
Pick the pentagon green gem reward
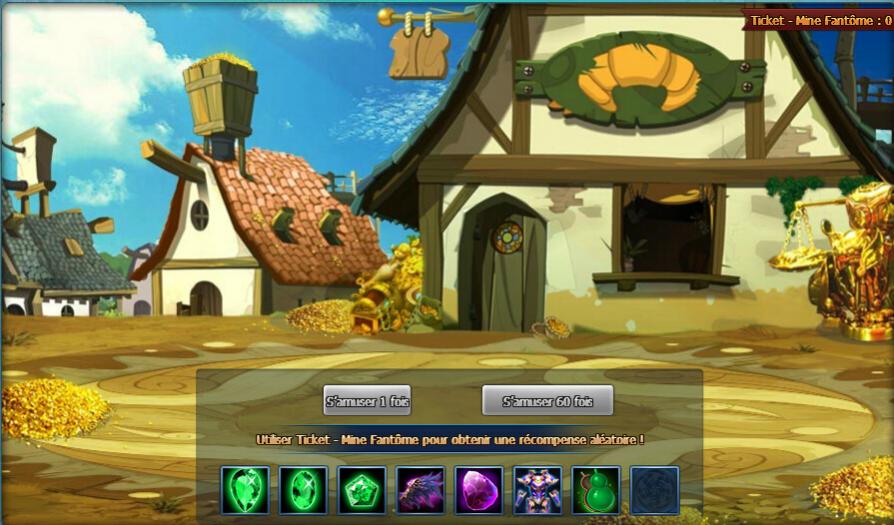pyautogui.click(x=362, y=490)
